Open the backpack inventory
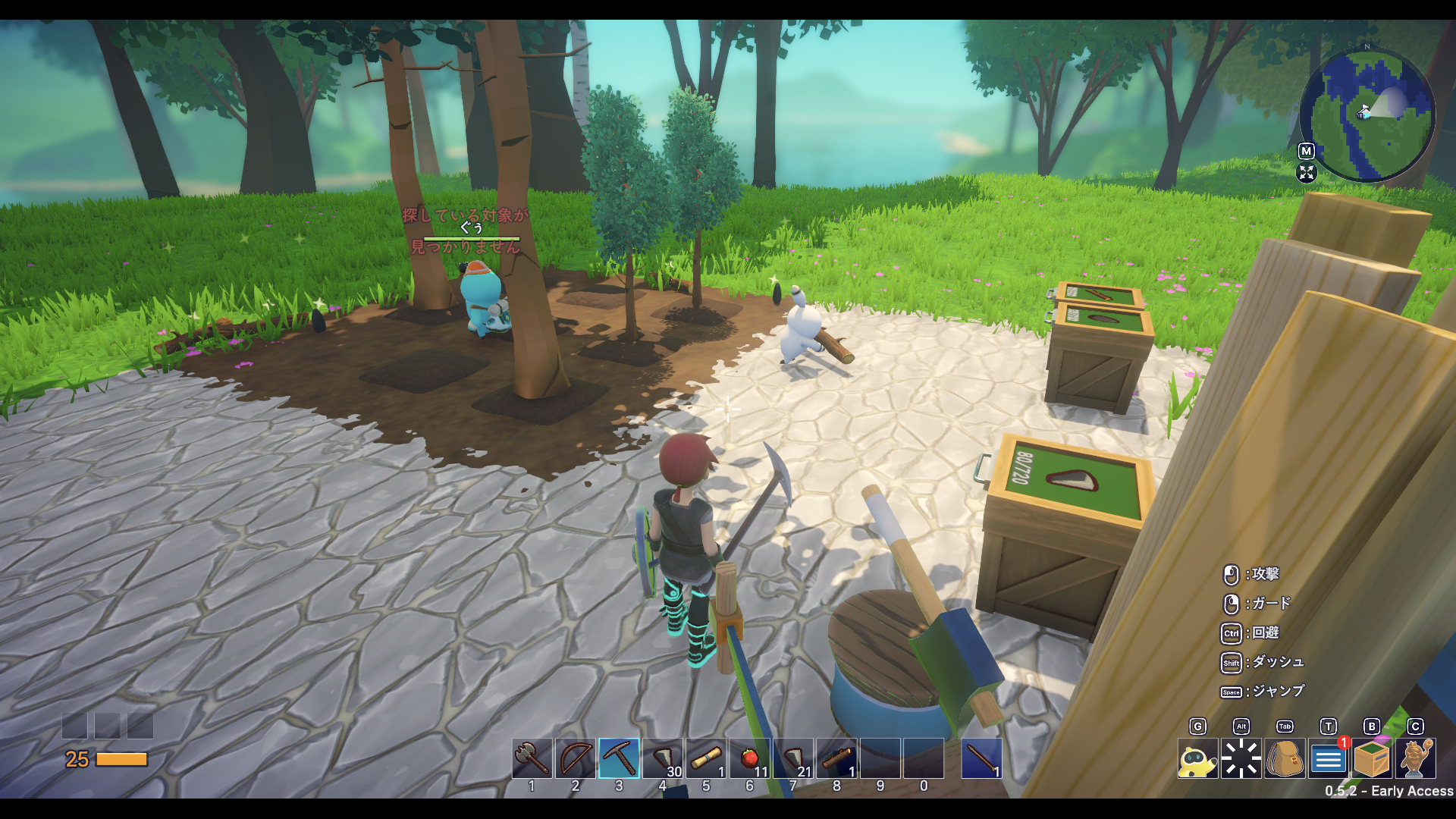This screenshot has height=819, width=1456. point(1285,758)
